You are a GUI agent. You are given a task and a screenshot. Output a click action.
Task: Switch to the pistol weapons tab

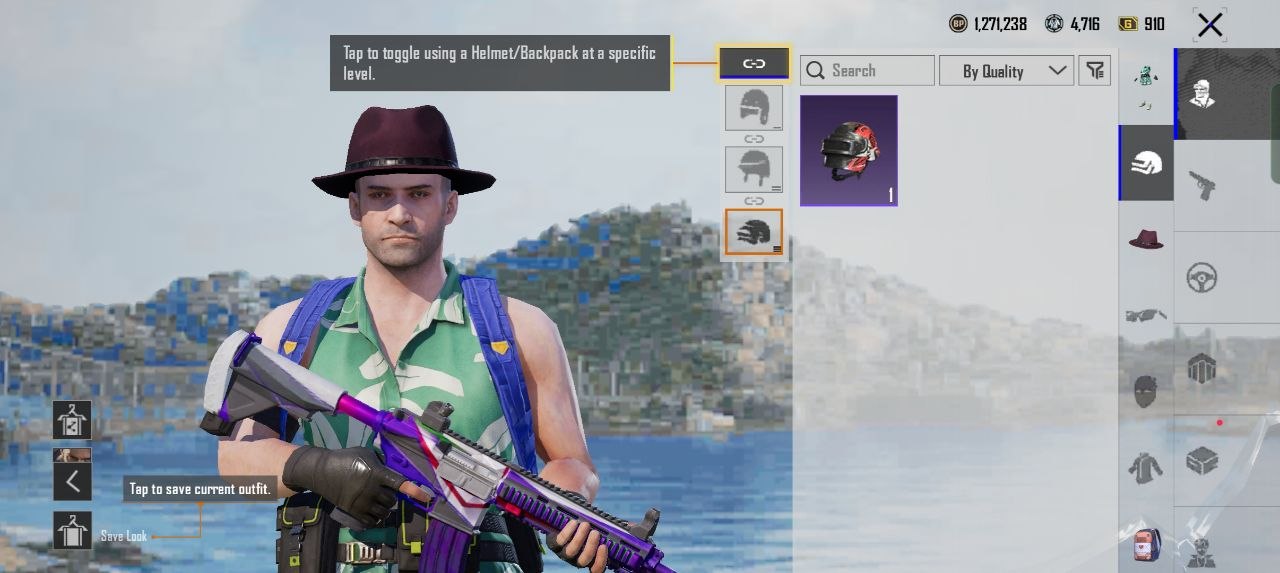tap(1202, 185)
